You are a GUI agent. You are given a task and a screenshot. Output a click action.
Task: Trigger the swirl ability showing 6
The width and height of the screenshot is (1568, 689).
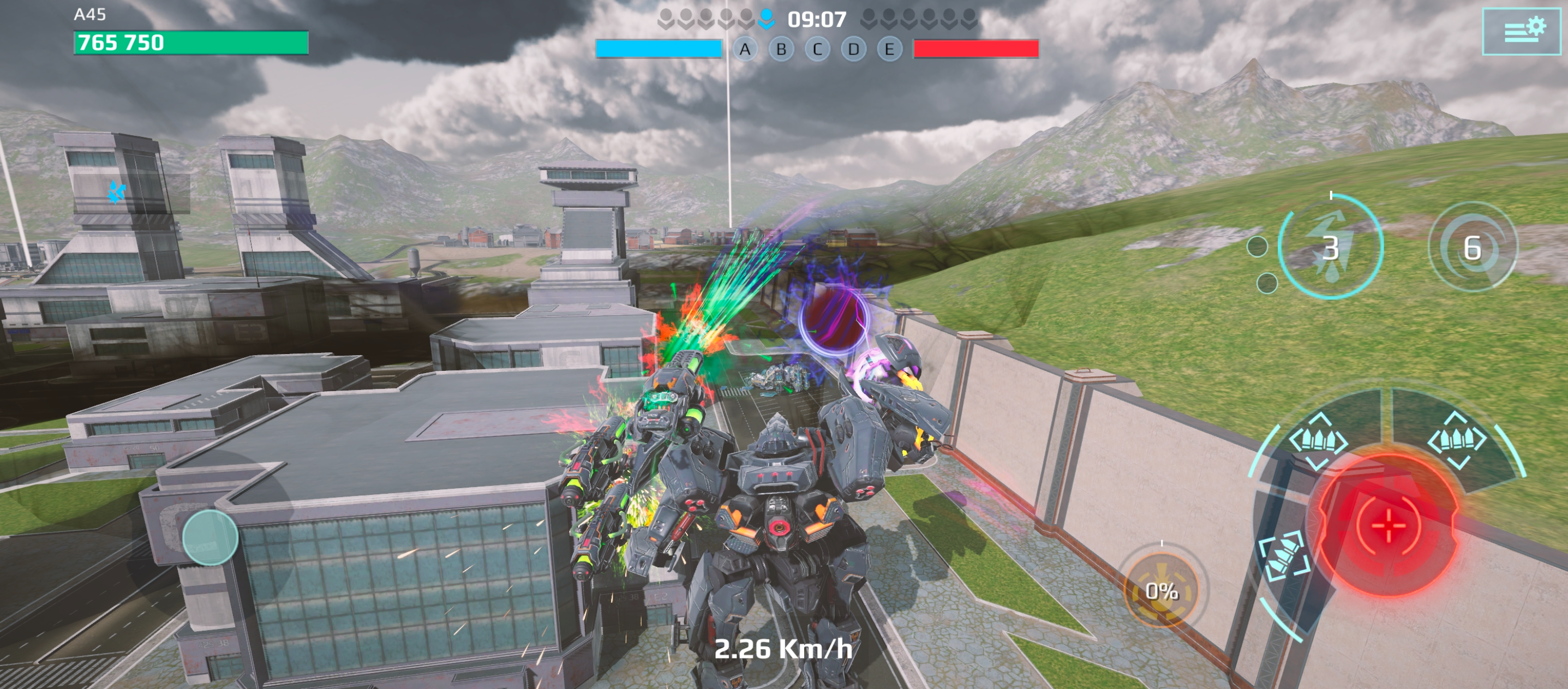[1473, 248]
